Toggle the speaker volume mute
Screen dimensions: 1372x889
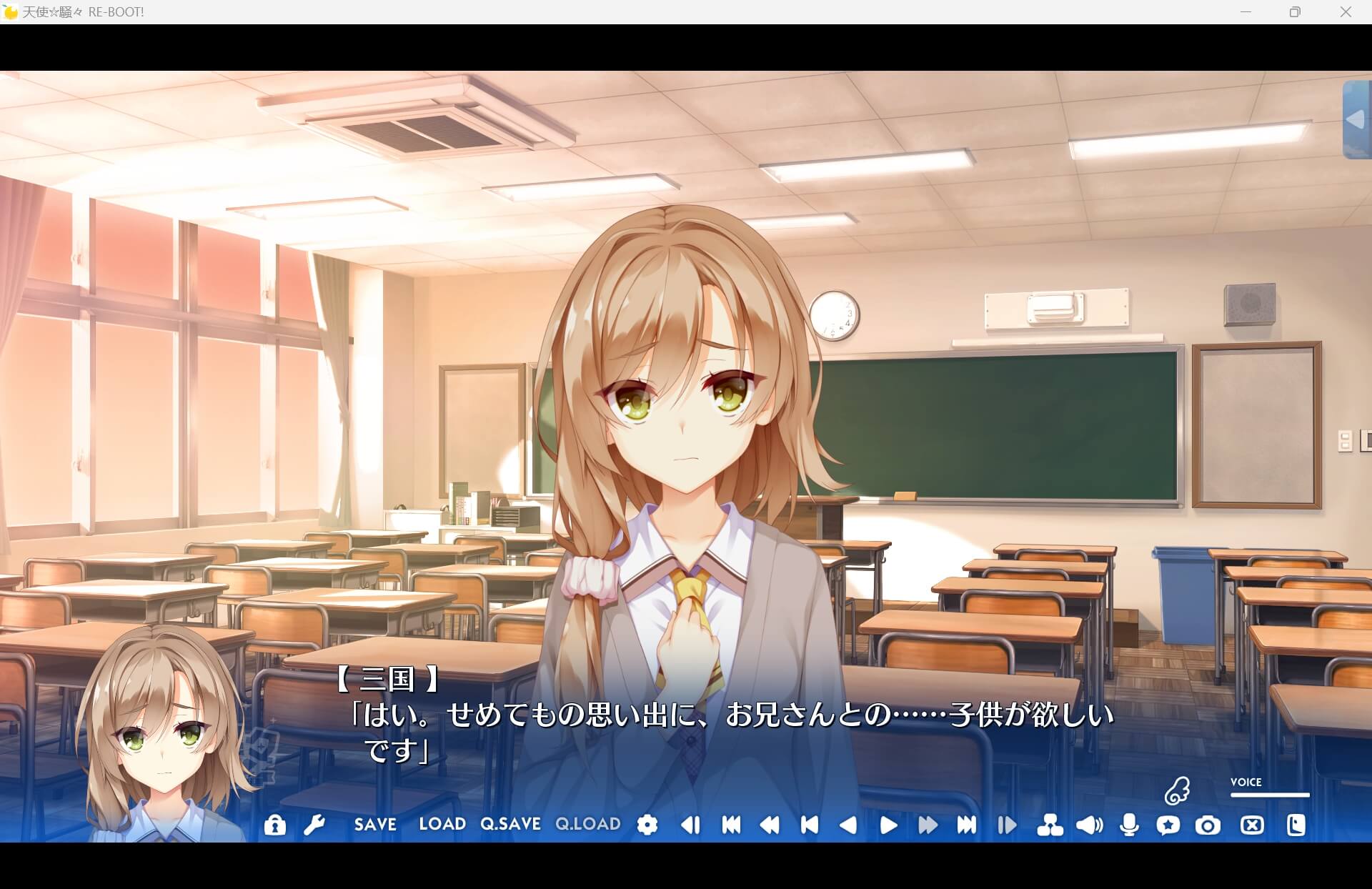tap(1089, 825)
